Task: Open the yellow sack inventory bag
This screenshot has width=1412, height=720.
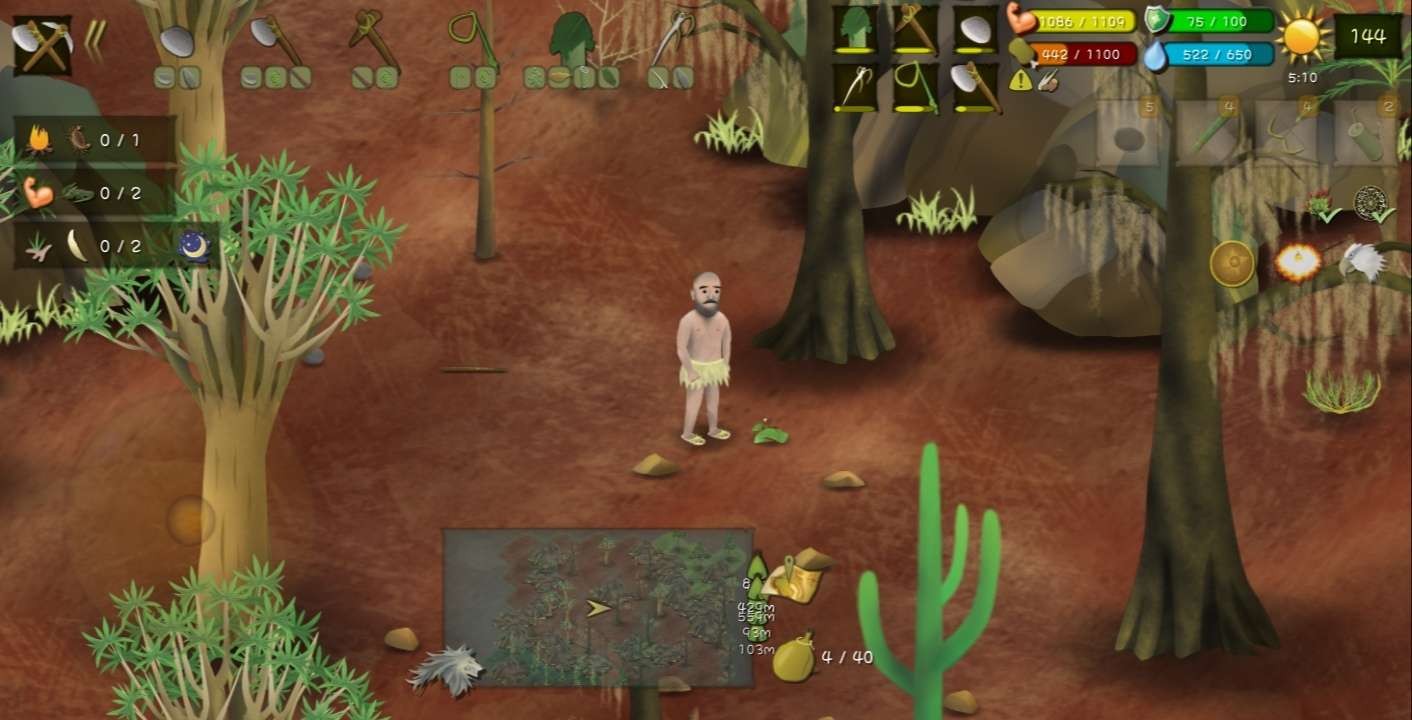Action: [795, 659]
